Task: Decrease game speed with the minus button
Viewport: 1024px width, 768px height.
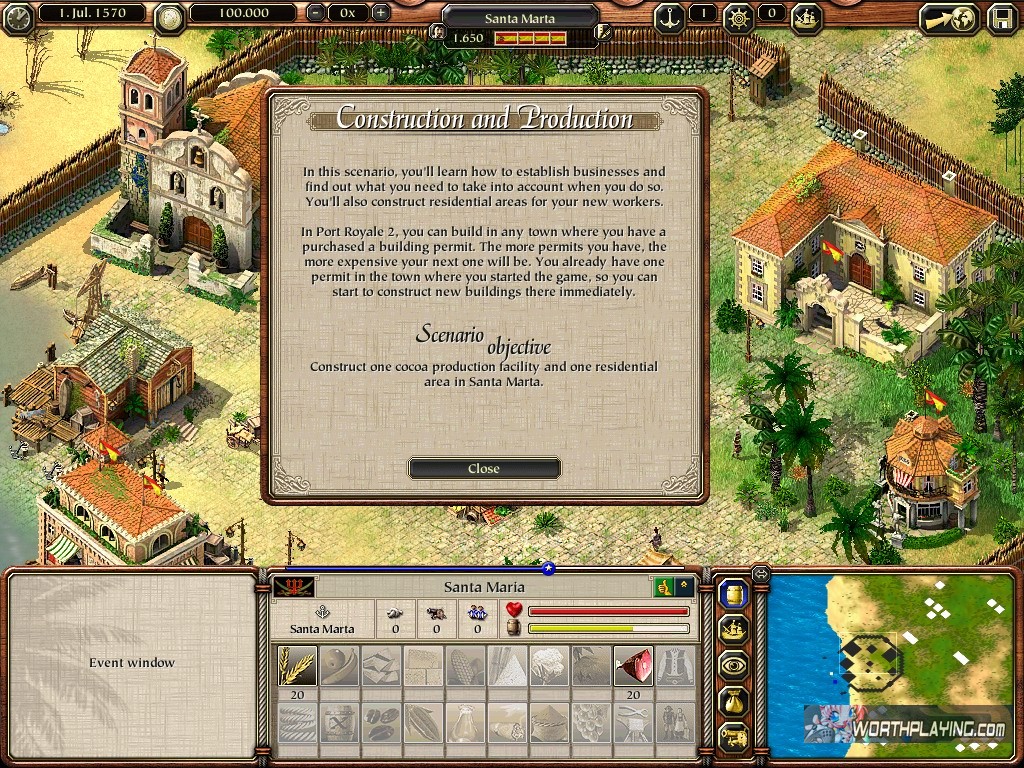Action: [316, 14]
